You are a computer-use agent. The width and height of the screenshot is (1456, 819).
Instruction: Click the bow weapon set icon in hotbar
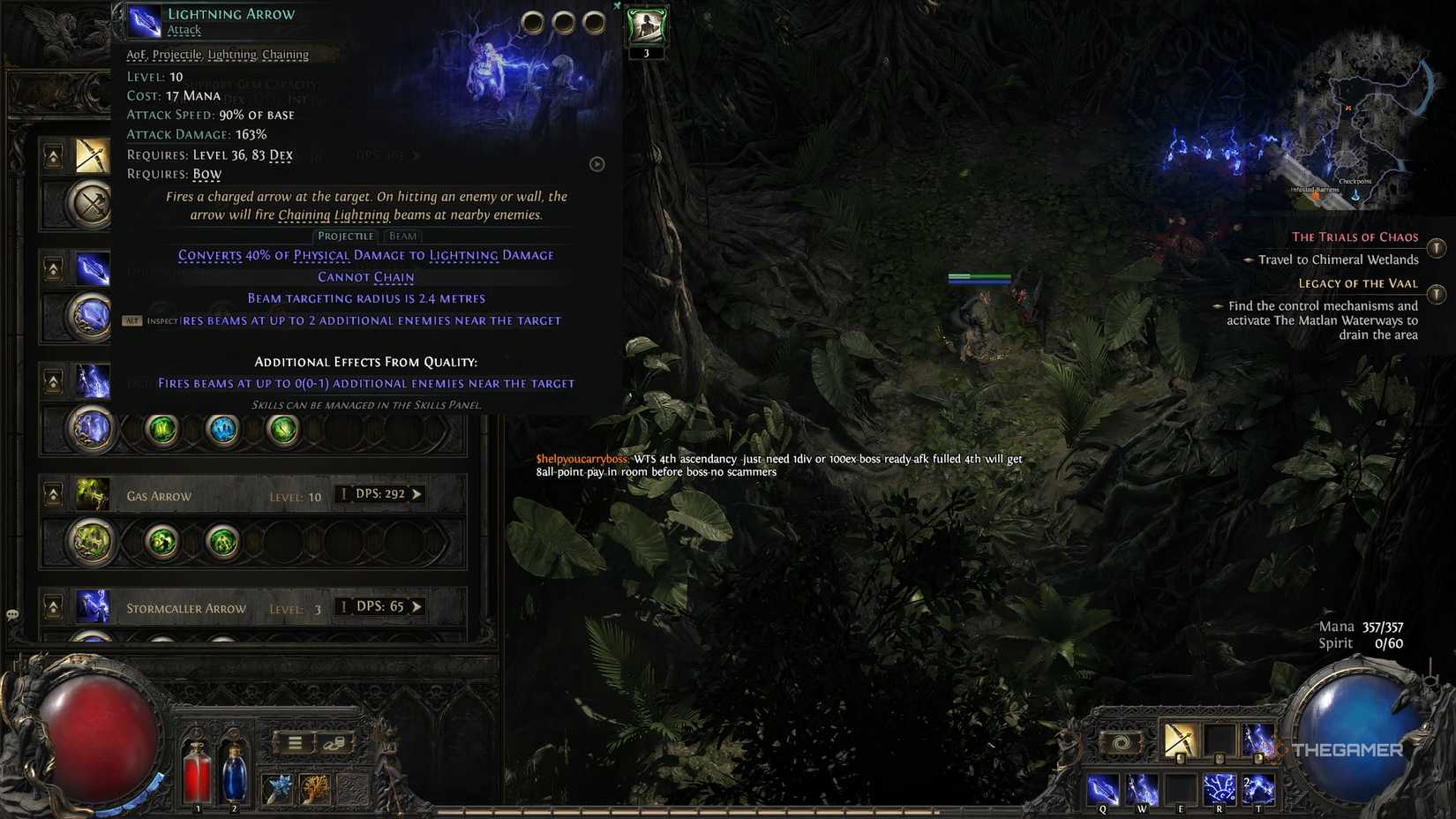(x=1180, y=741)
